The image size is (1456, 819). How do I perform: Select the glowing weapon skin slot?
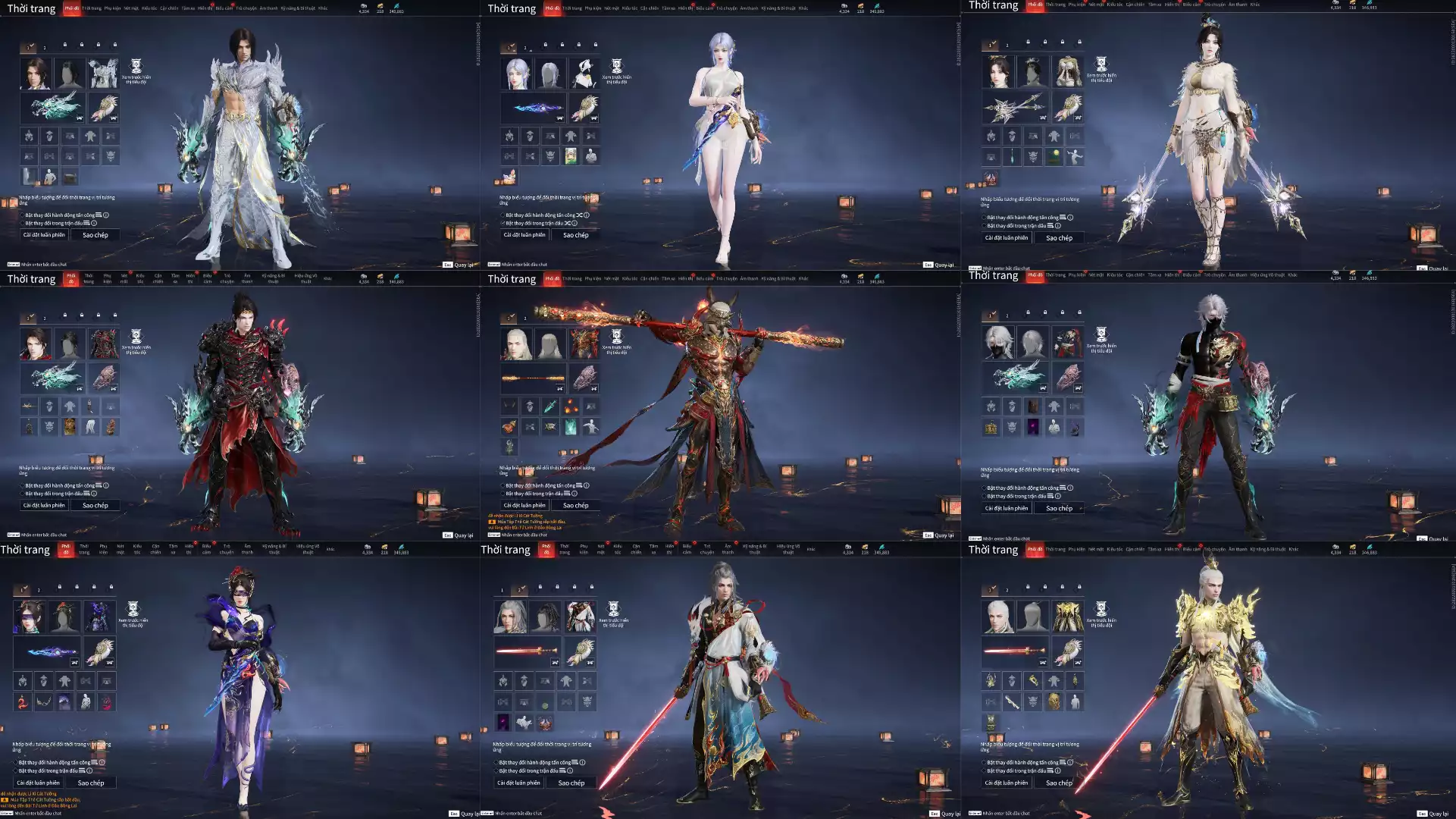(52, 108)
